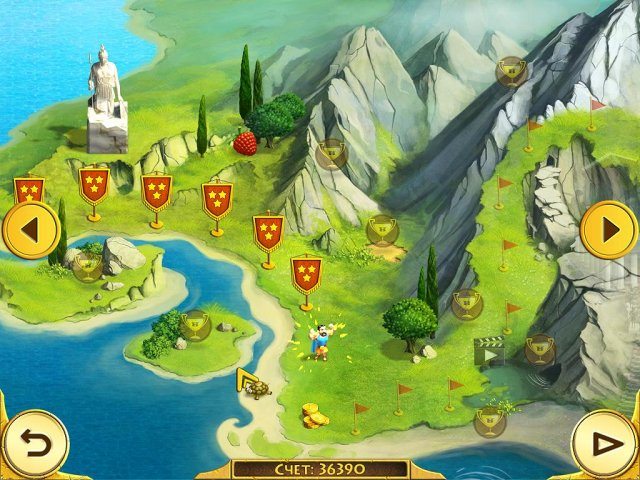Image resolution: width=640 pixels, height=480 pixels.
Task: Click the curved return arrow button
Action: pos(34,443)
